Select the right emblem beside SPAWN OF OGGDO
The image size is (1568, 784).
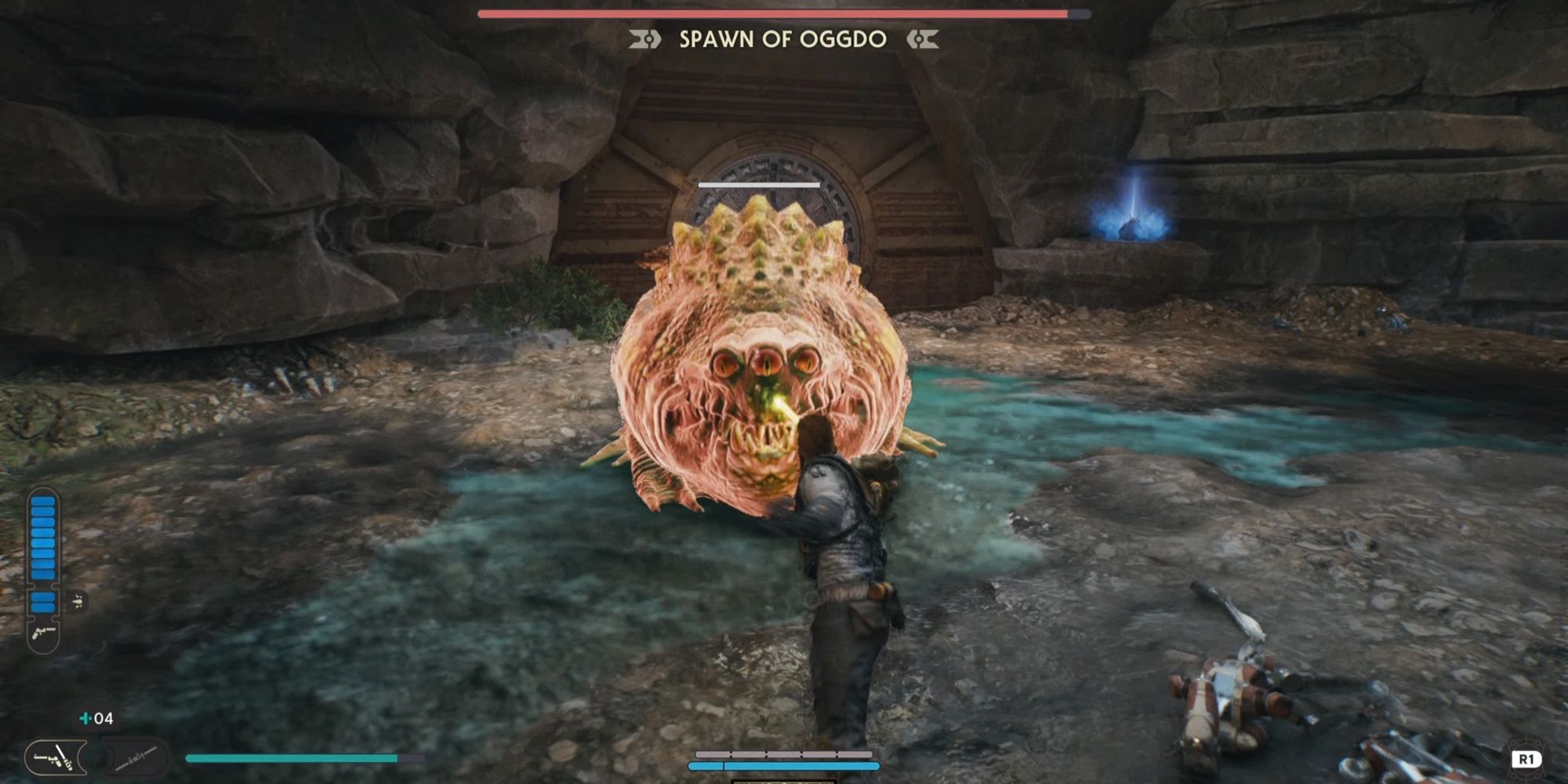click(922, 37)
